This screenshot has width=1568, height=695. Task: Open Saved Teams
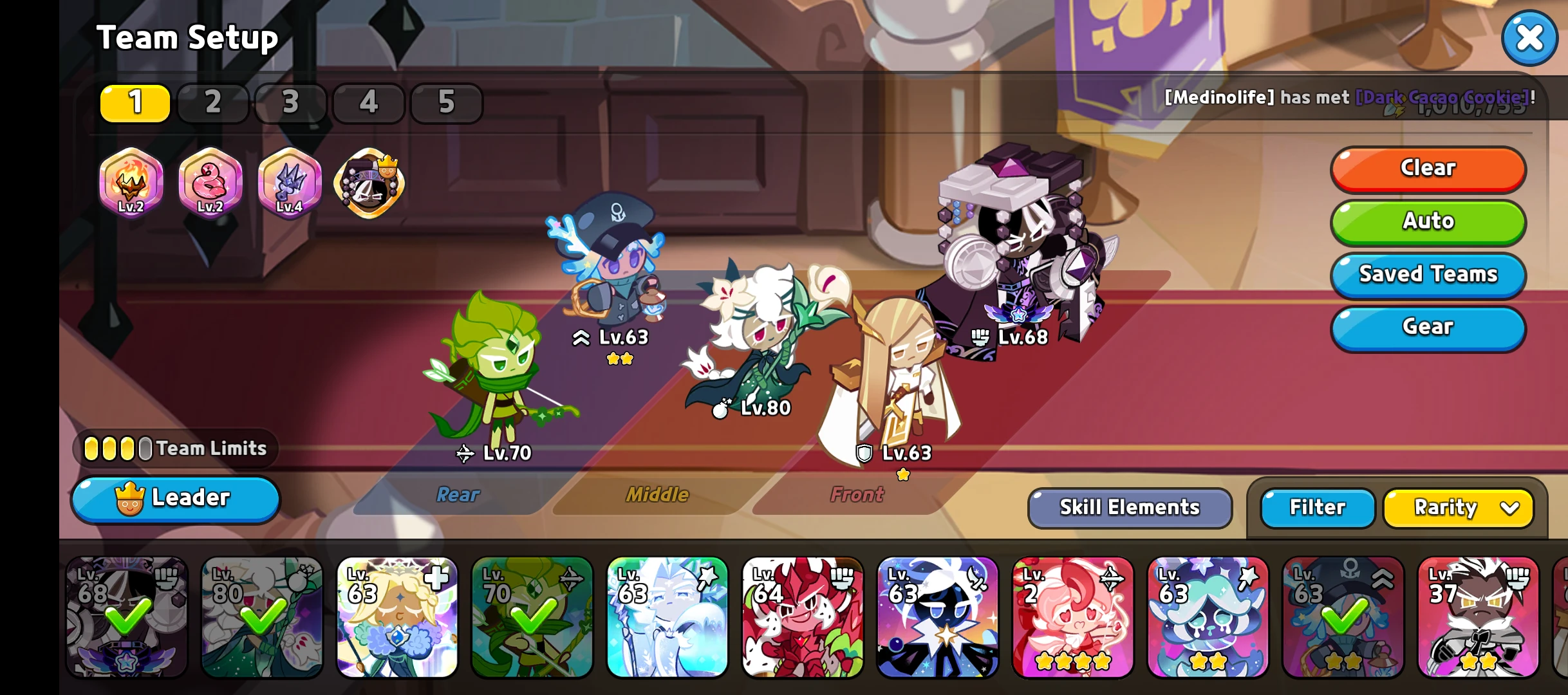point(1428,275)
